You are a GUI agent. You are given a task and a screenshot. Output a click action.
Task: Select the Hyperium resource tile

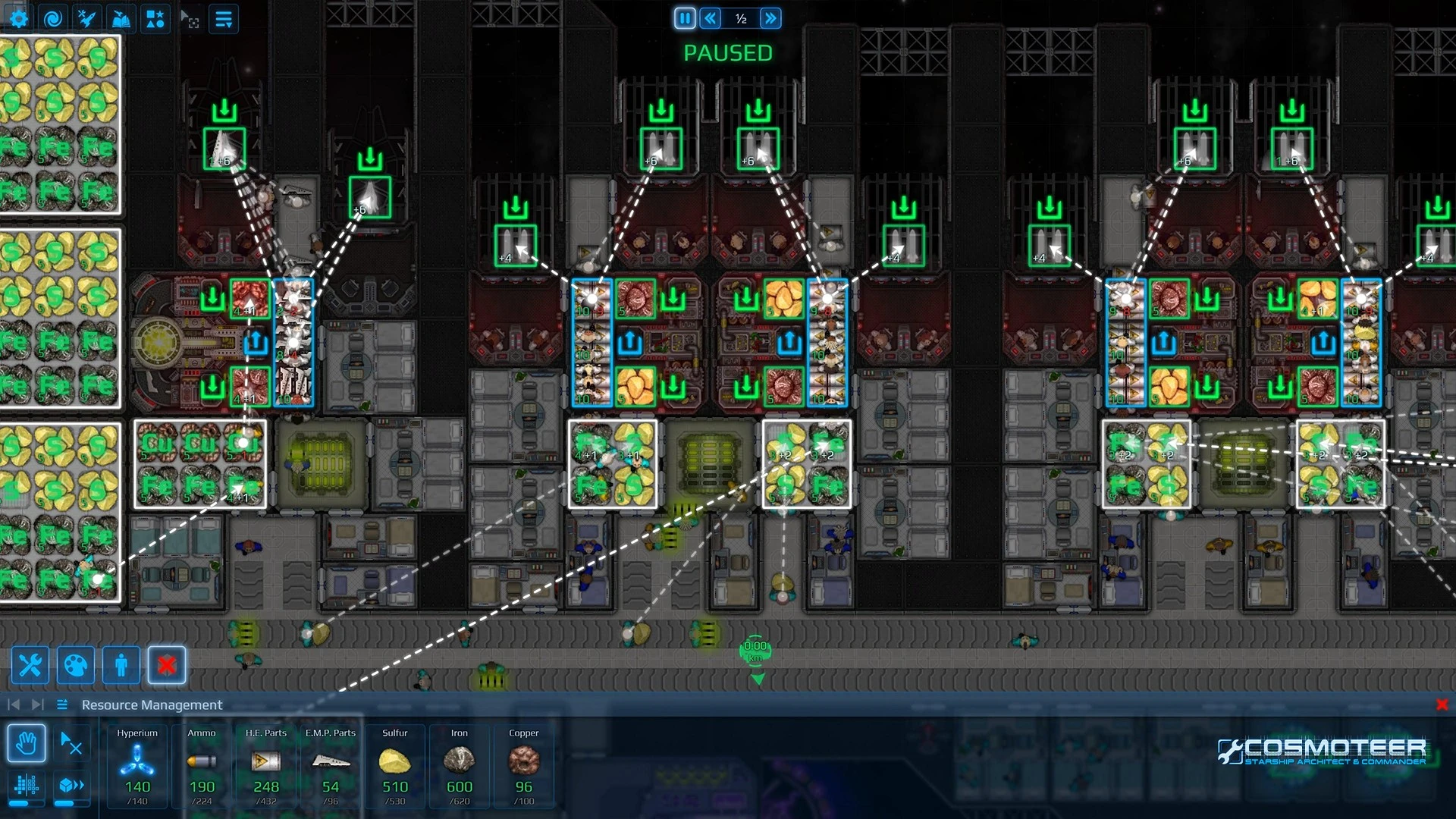(x=137, y=764)
